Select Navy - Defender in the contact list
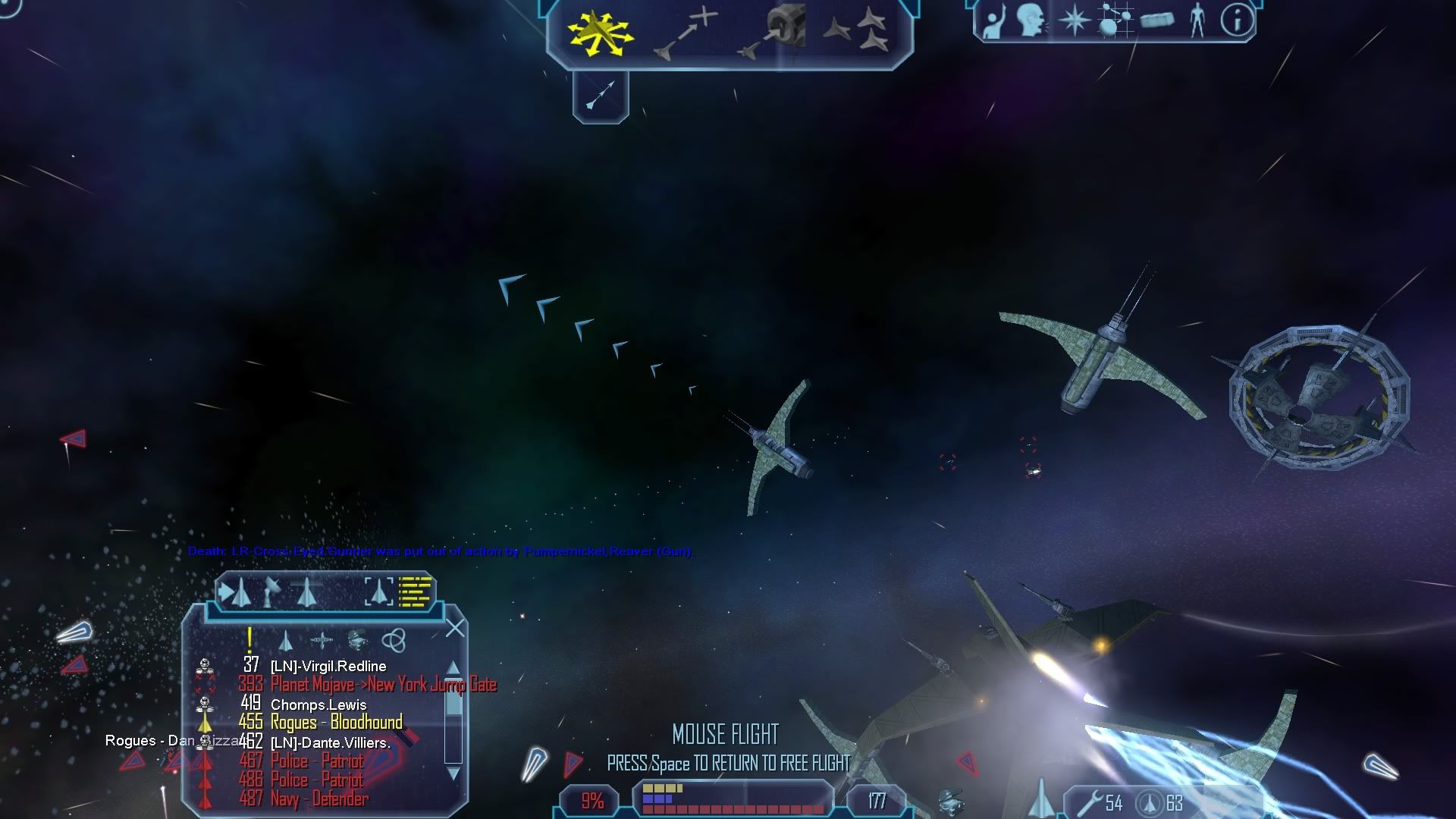Image resolution: width=1456 pixels, height=819 pixels. pyautogui.click(x=319, y=799)
